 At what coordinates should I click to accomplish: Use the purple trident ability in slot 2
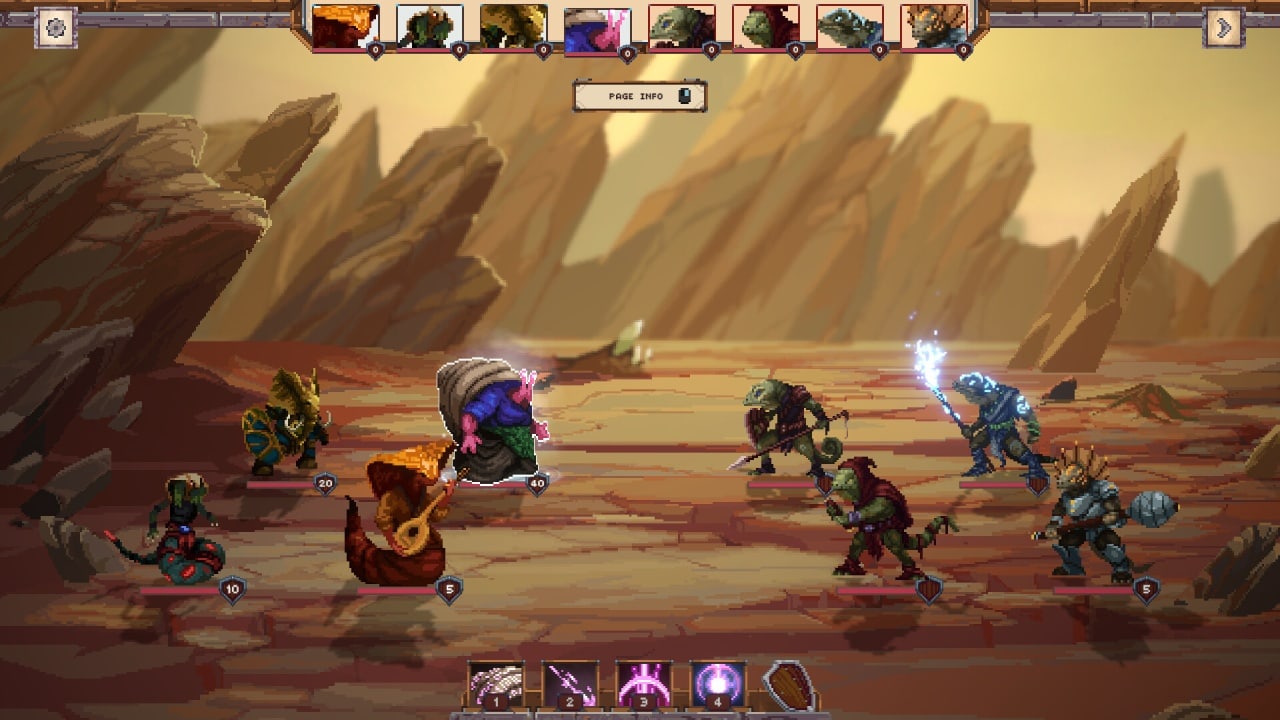click(x=570, y=685)
